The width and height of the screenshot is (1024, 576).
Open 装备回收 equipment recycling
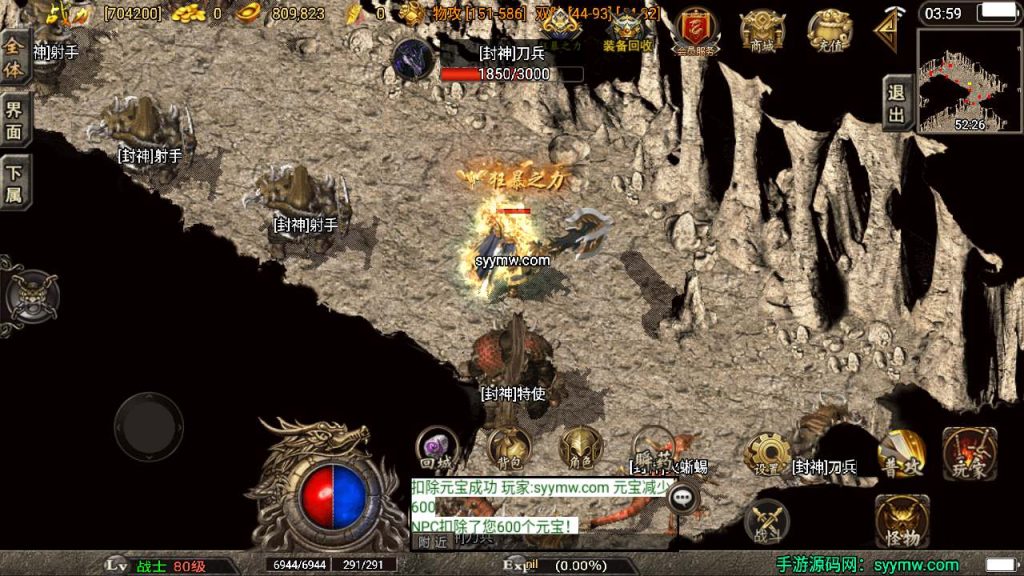click(628, 32)
